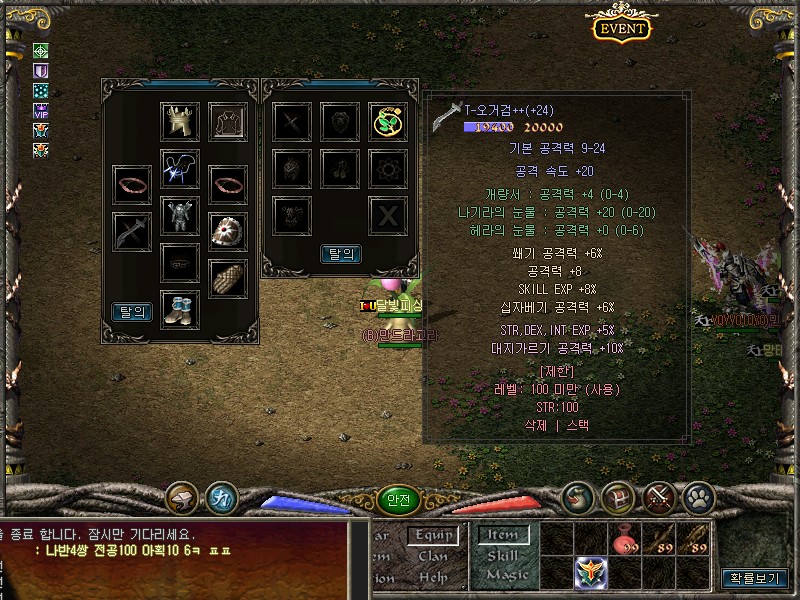The width and height of the screenshot is (800, 600).
Task: Click the round red-gem shield slot
Action: click(x=228, y=231)
